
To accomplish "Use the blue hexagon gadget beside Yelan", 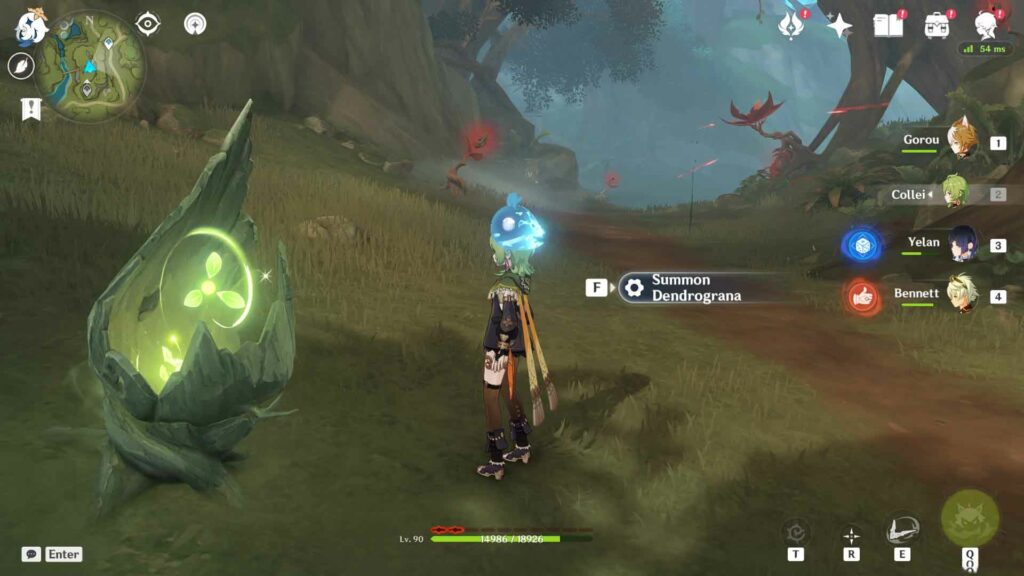I will 859,245.
